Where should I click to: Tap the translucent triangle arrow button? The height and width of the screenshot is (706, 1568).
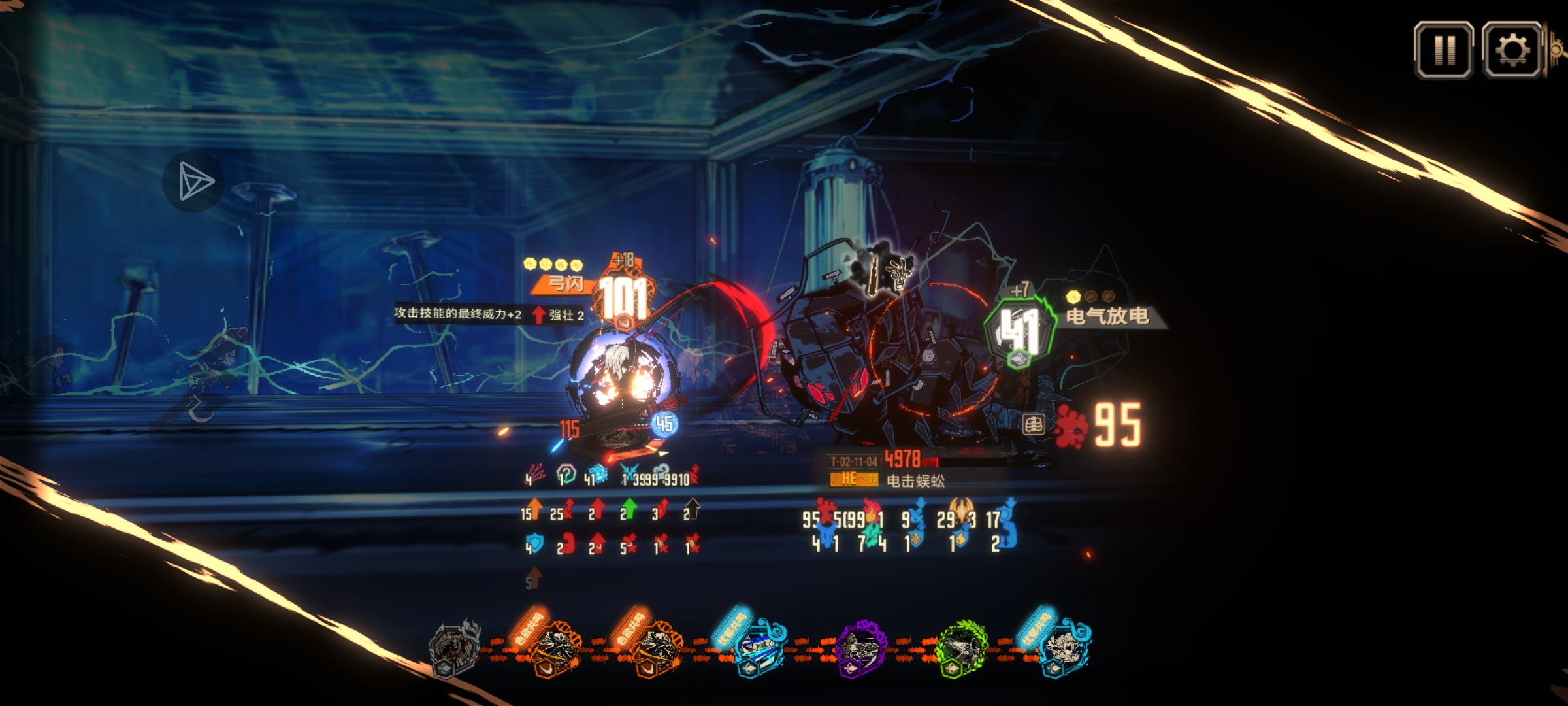(x=193, y=181)
